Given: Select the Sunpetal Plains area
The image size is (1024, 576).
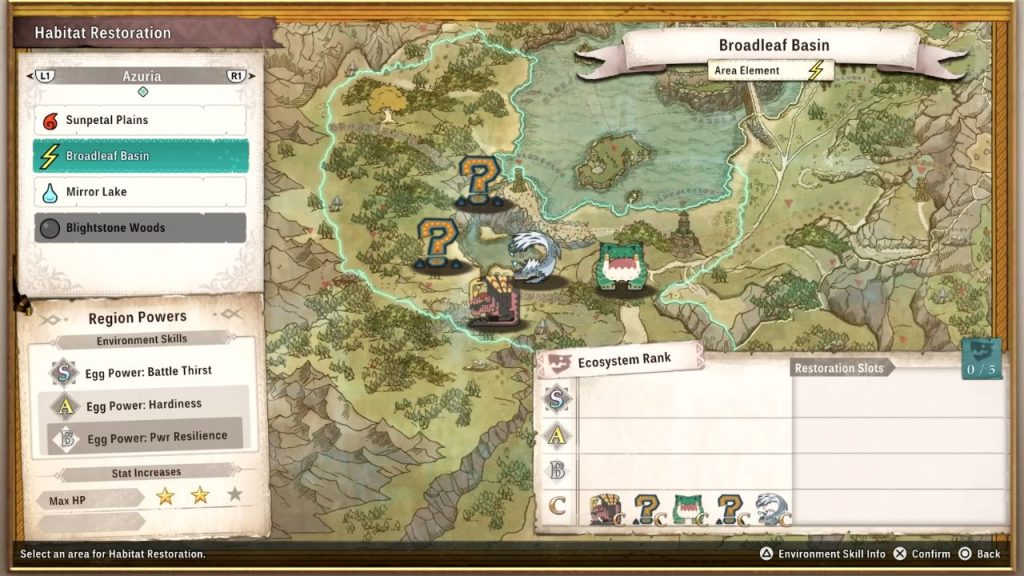Looking at the screenshot, I should [x=141, y=120].
